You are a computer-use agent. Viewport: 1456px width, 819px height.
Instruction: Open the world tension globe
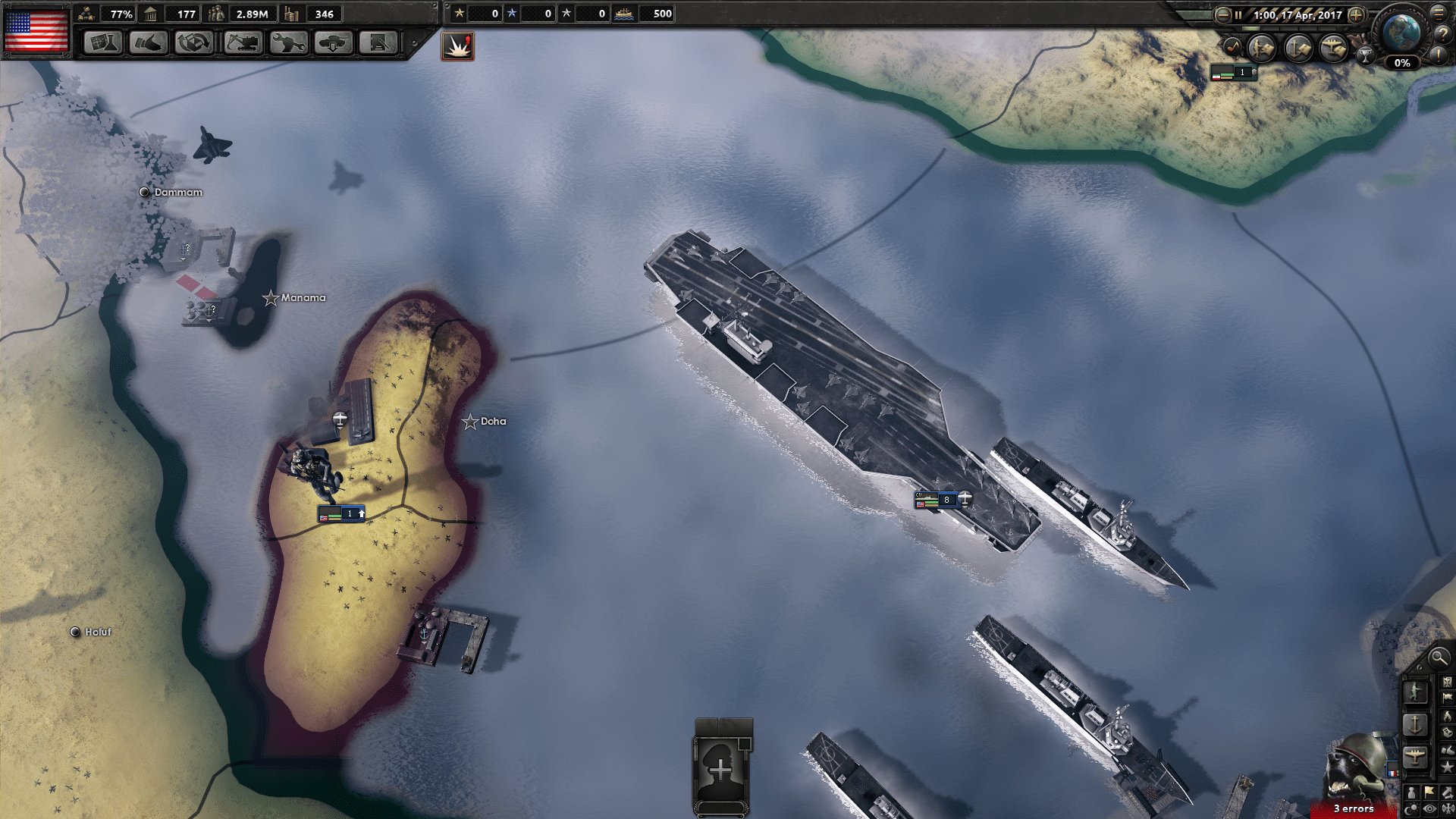tap(1401, 32)
